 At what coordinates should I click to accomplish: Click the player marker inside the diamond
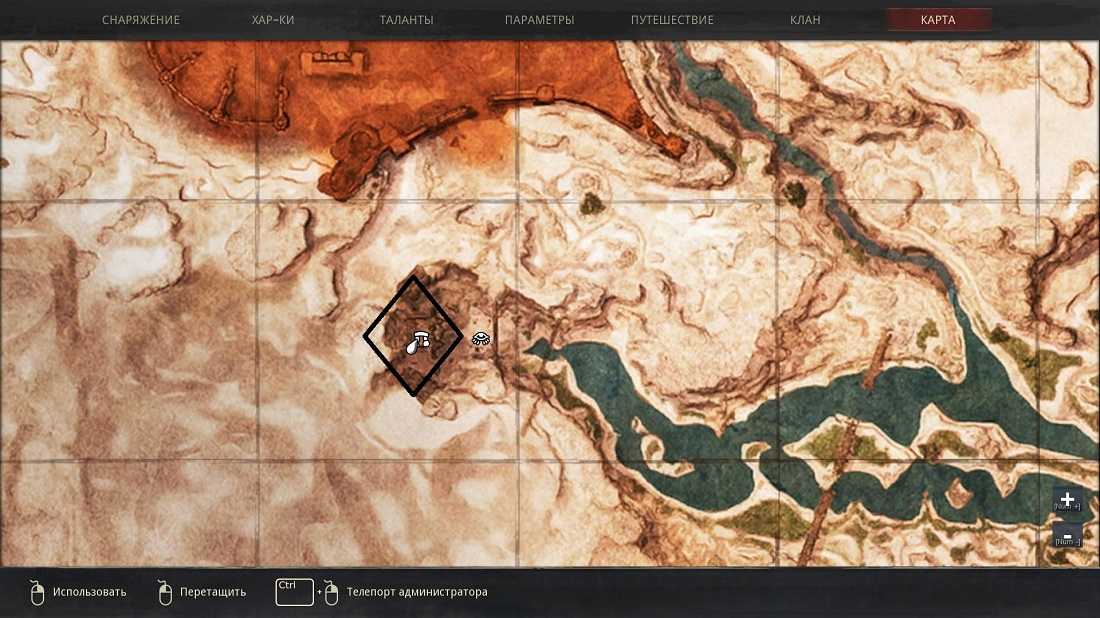[x=417, y=341]
